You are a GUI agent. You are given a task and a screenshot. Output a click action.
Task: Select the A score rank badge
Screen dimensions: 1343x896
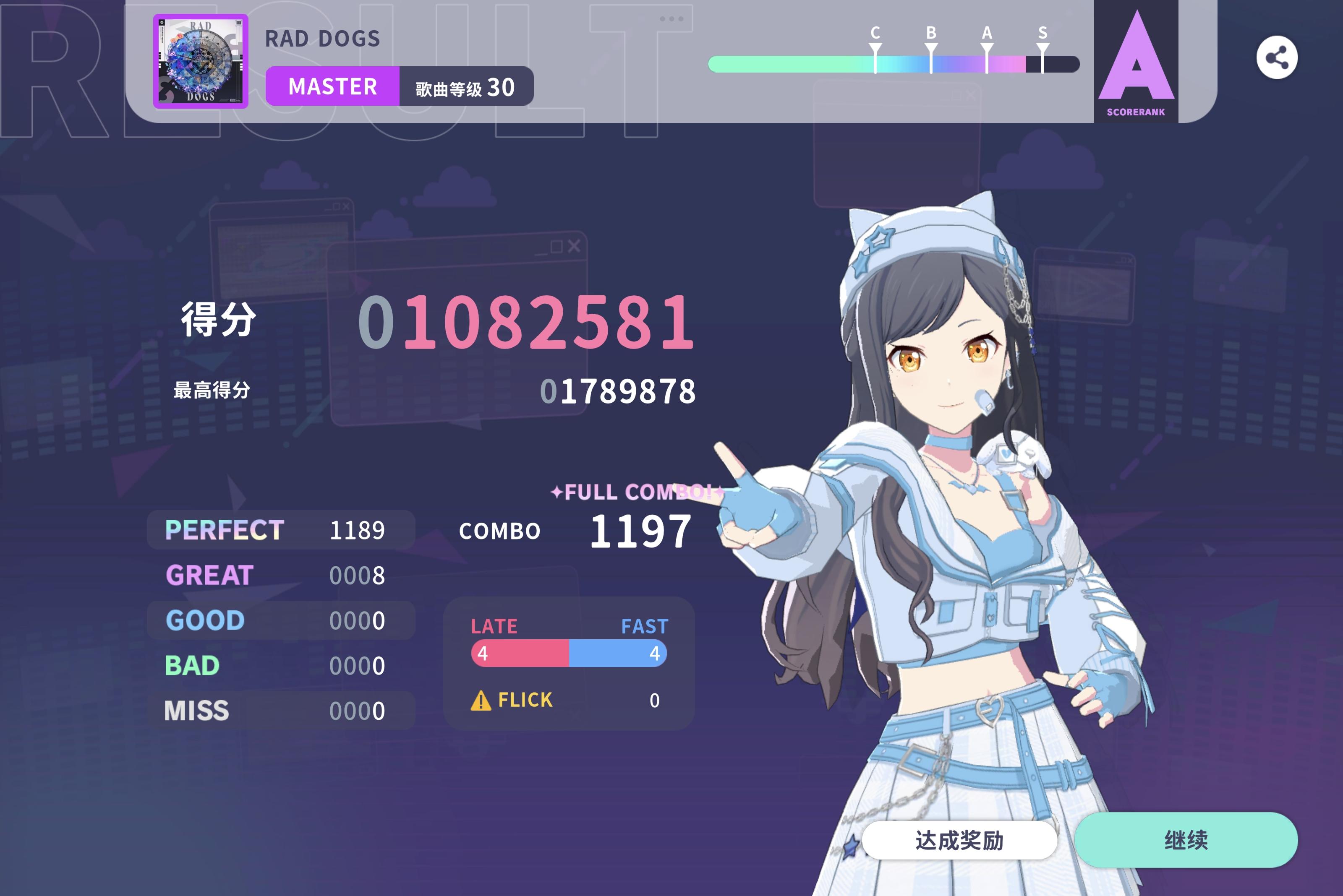pos(1137,63)
